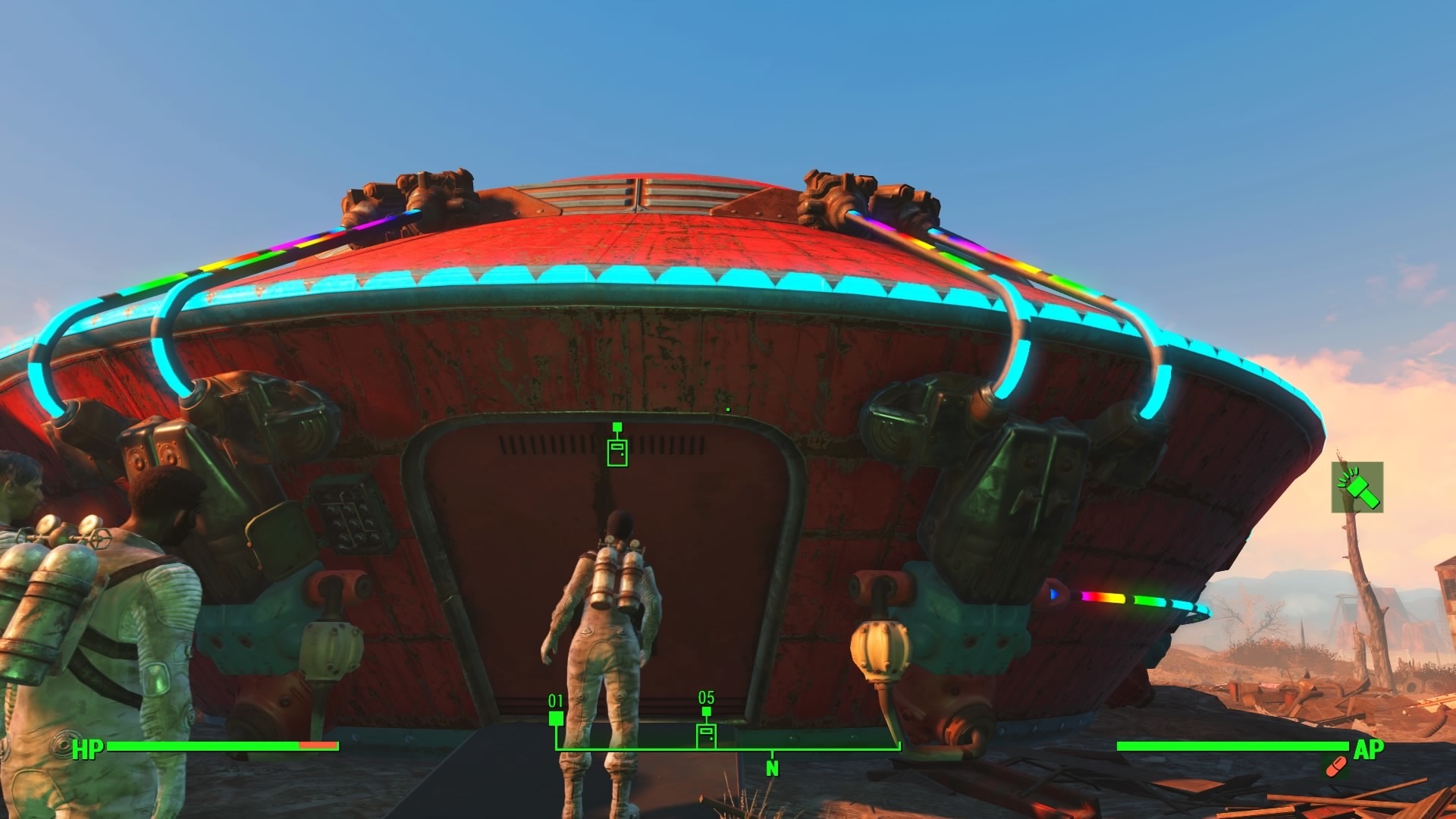Click the flashlight icon
Screen dimensions: 1456x819
(1357, 487)
